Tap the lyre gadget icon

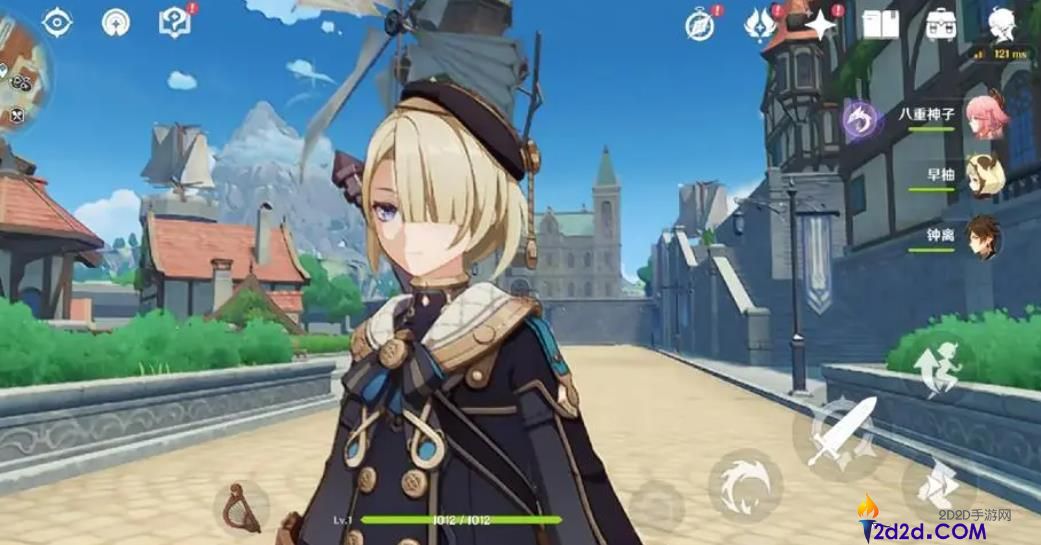coord(241,504)
